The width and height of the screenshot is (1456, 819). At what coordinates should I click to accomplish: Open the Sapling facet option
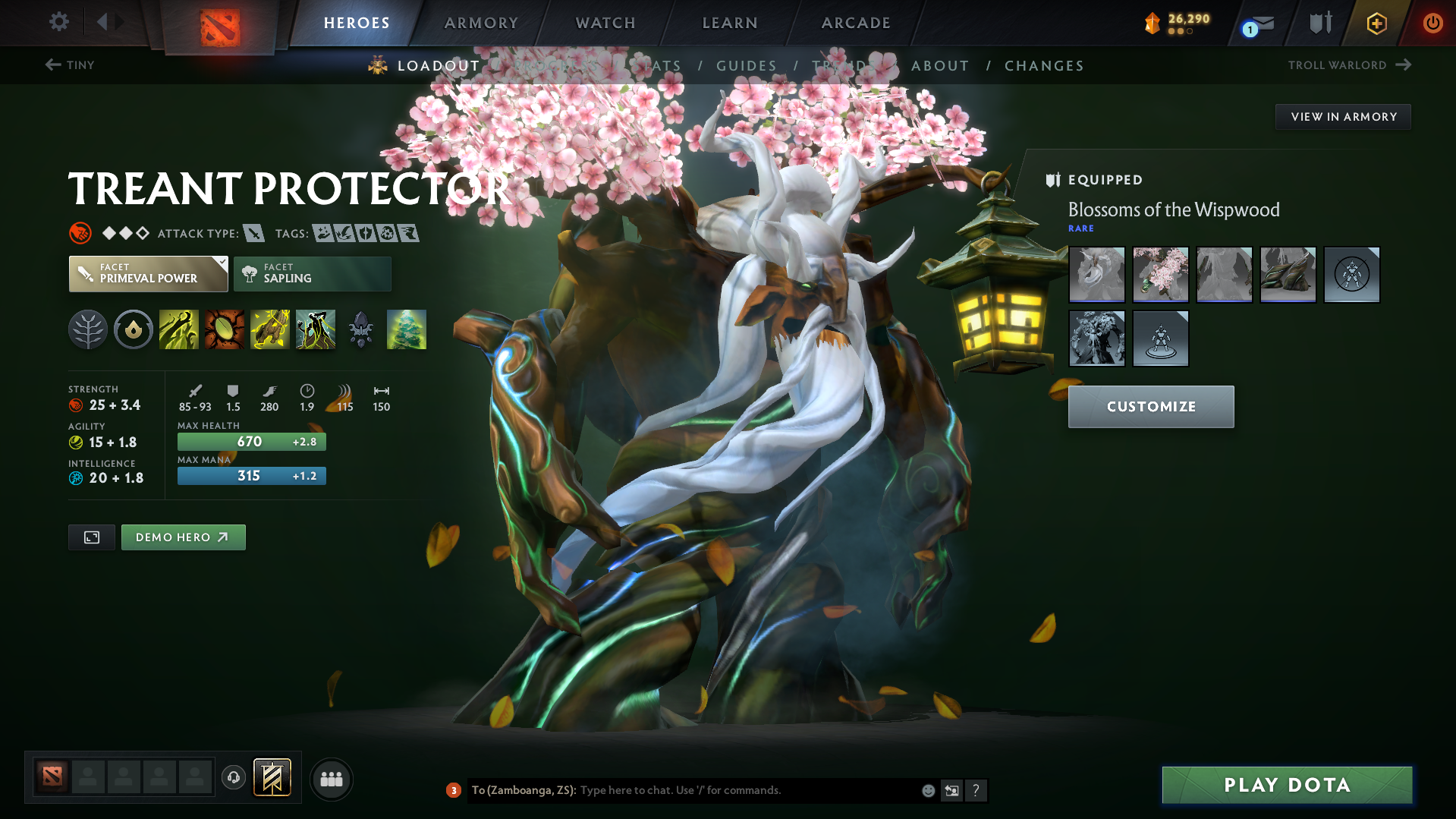click(x=312, y=274)
